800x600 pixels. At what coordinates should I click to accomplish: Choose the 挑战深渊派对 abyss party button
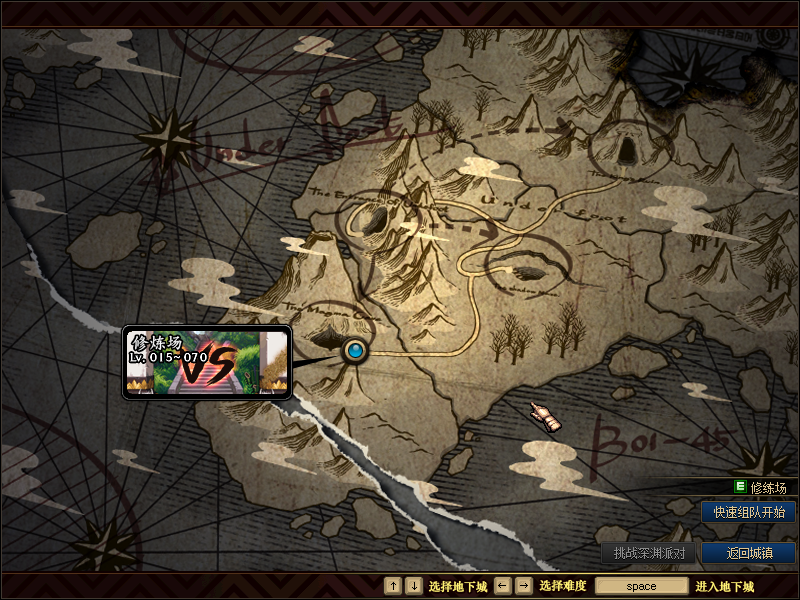[x=649, y=553]
